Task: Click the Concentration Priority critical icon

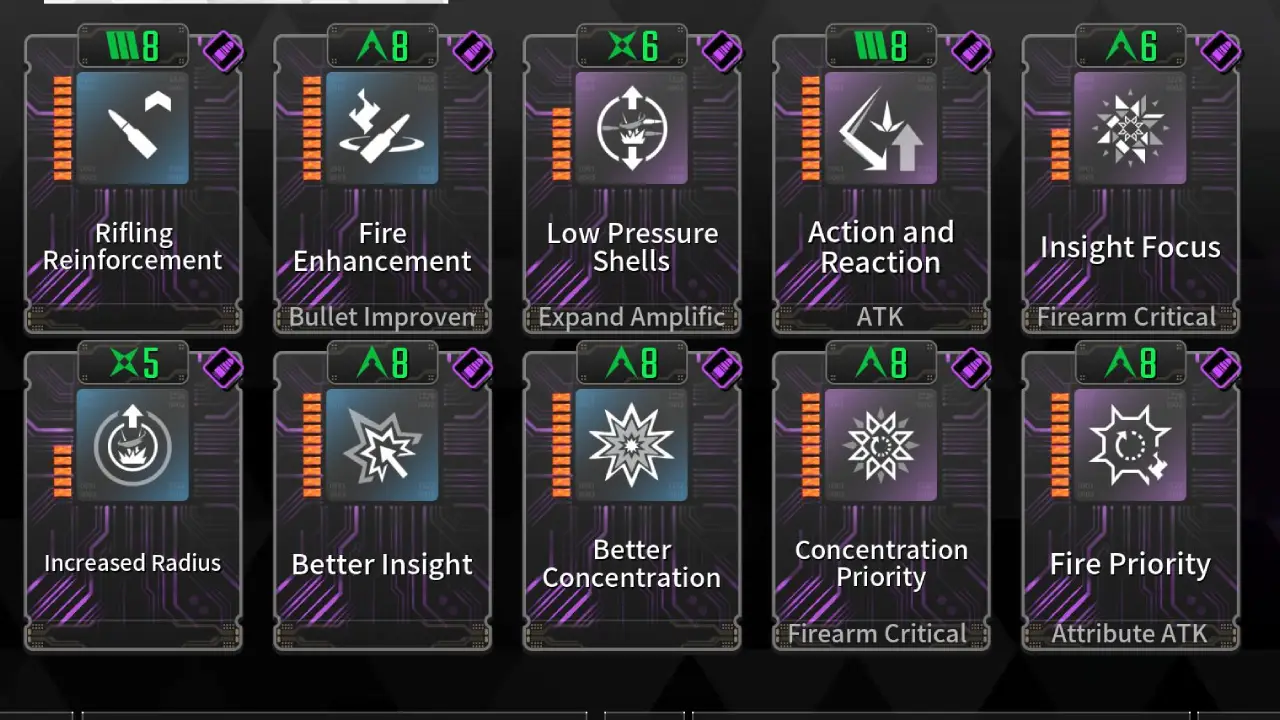Action: [880, 443]
